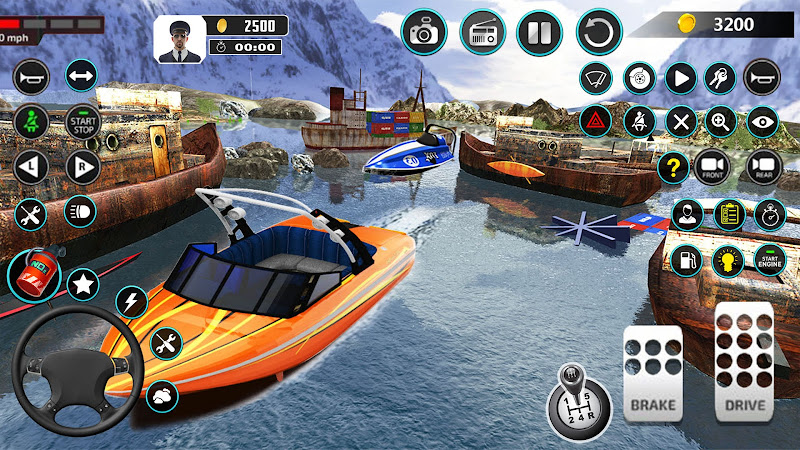Open the radio button

481,32
